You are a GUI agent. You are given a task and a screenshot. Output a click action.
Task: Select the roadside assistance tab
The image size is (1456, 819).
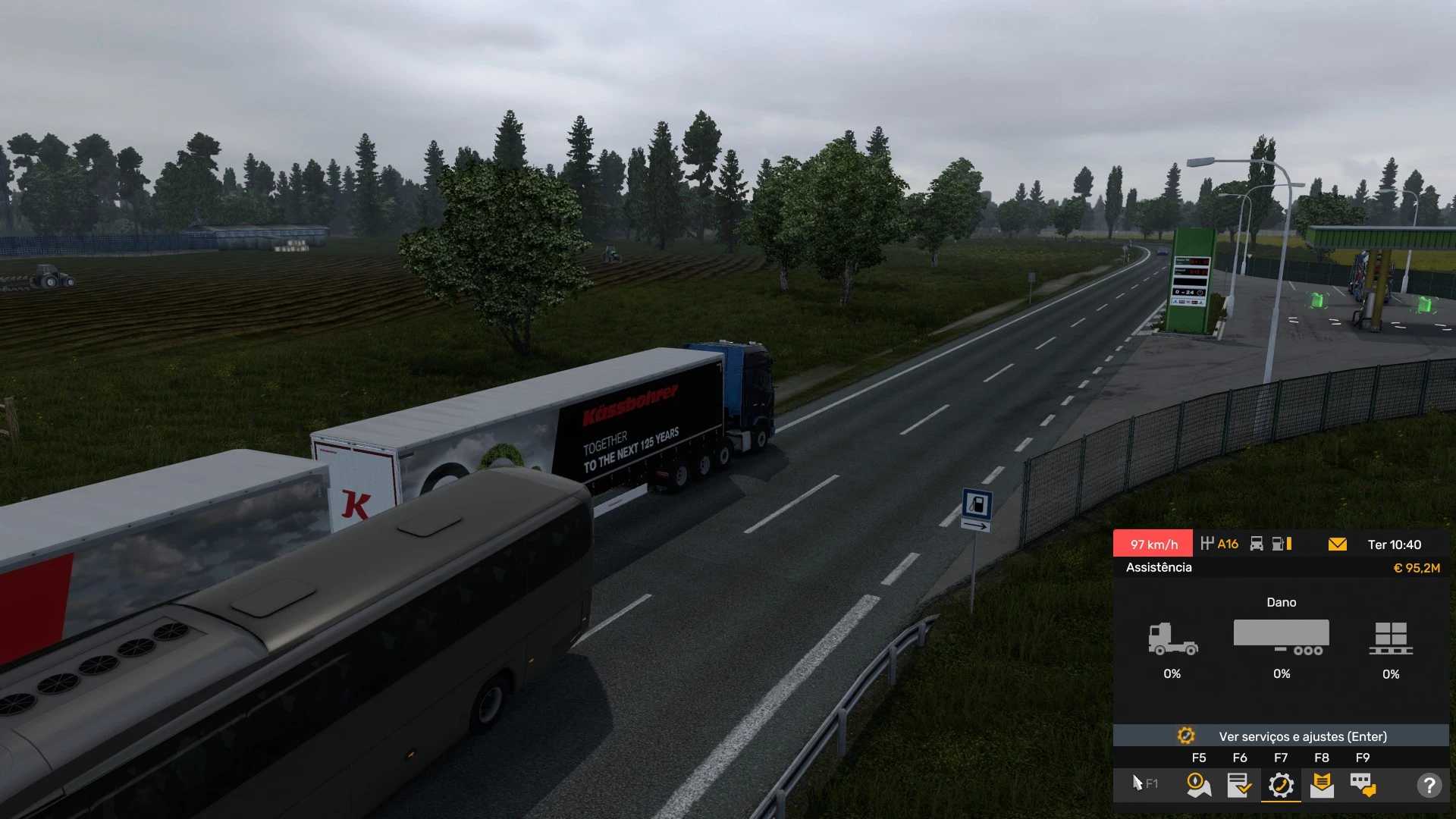(x=1281, y=785)
